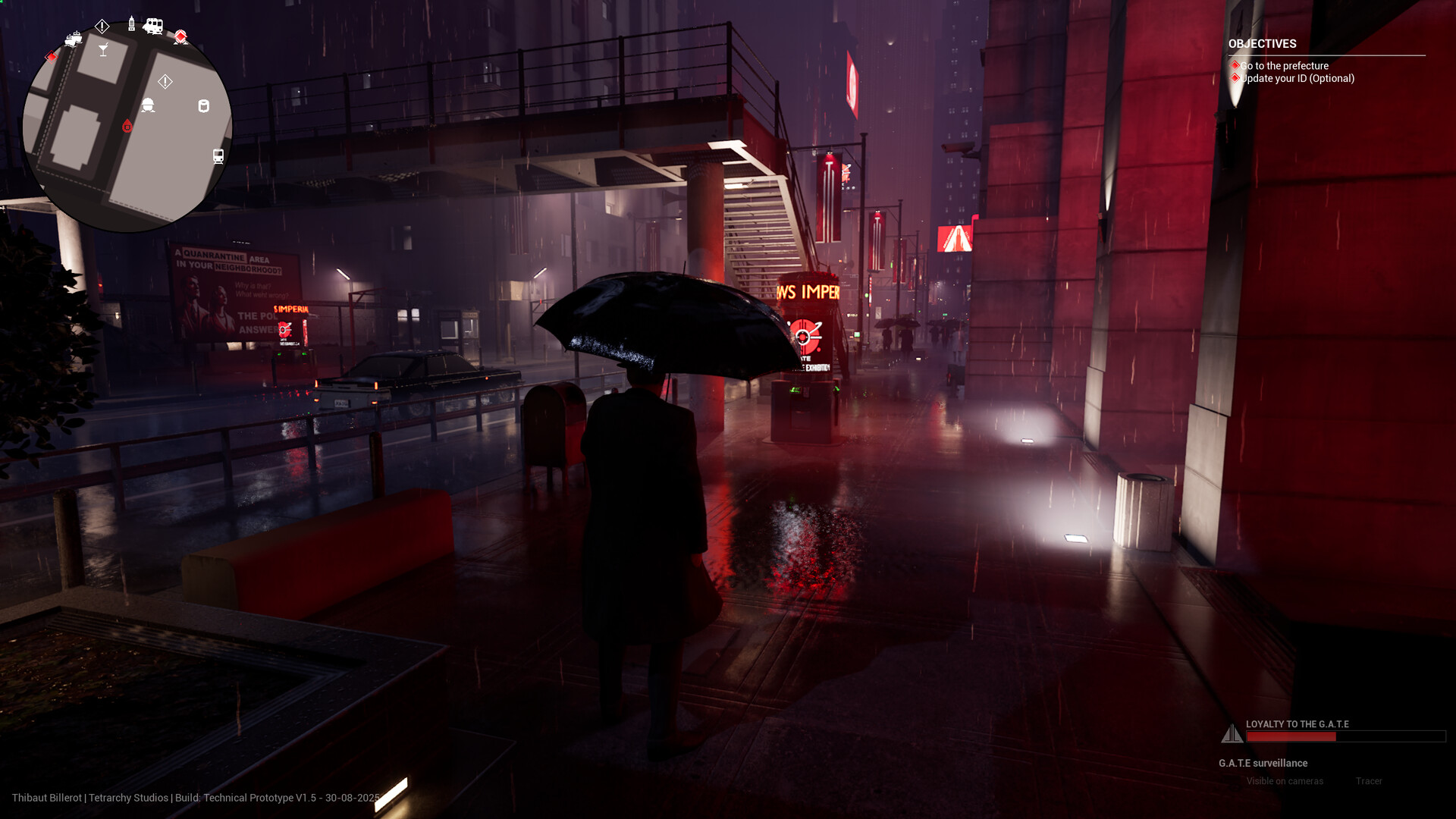Click the Update your ID (Optional) objective text
The width and height of the screenshot is (1456, 819).
(x=1298, y=78)
